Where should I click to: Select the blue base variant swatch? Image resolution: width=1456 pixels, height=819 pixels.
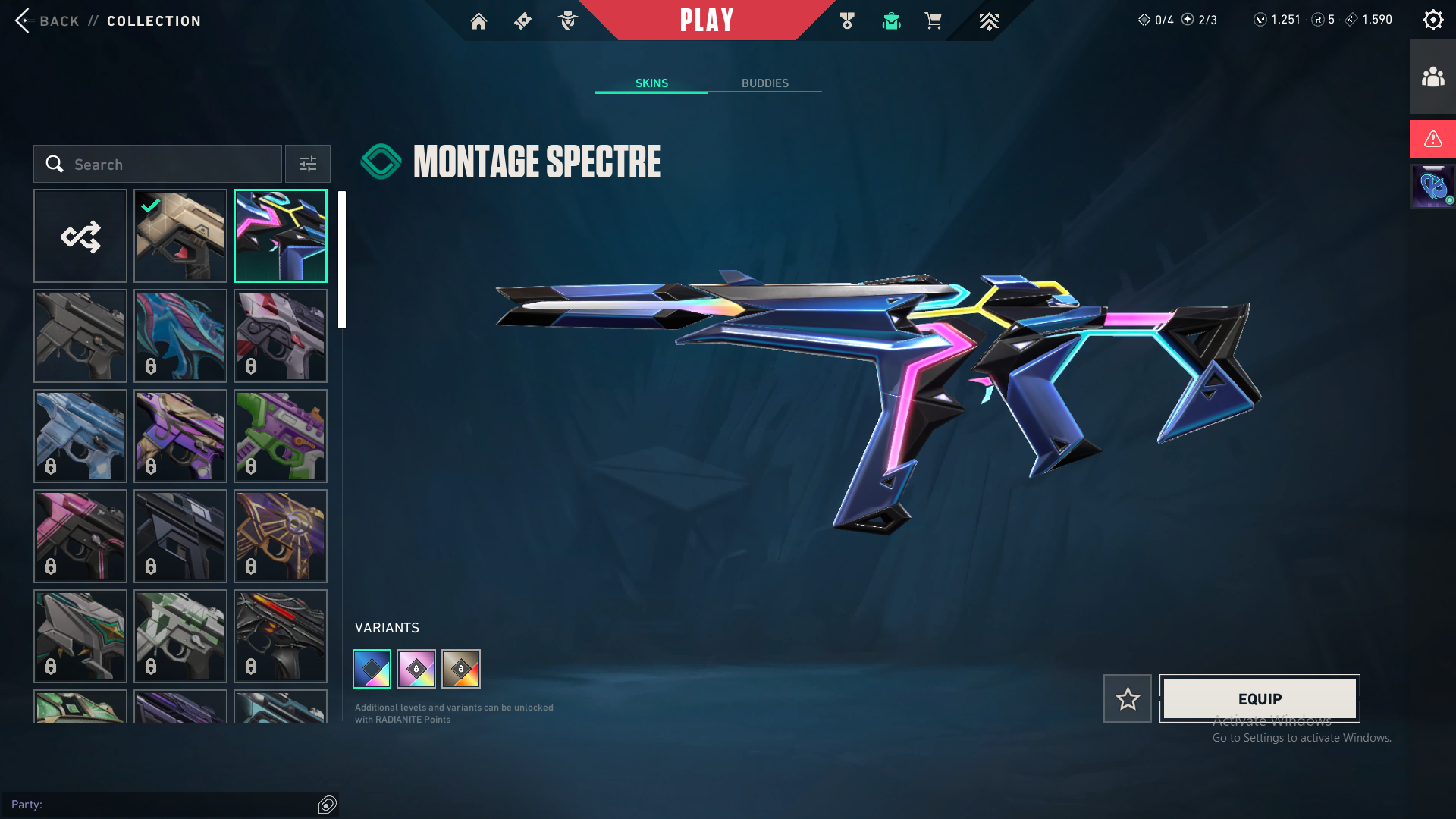372,669
